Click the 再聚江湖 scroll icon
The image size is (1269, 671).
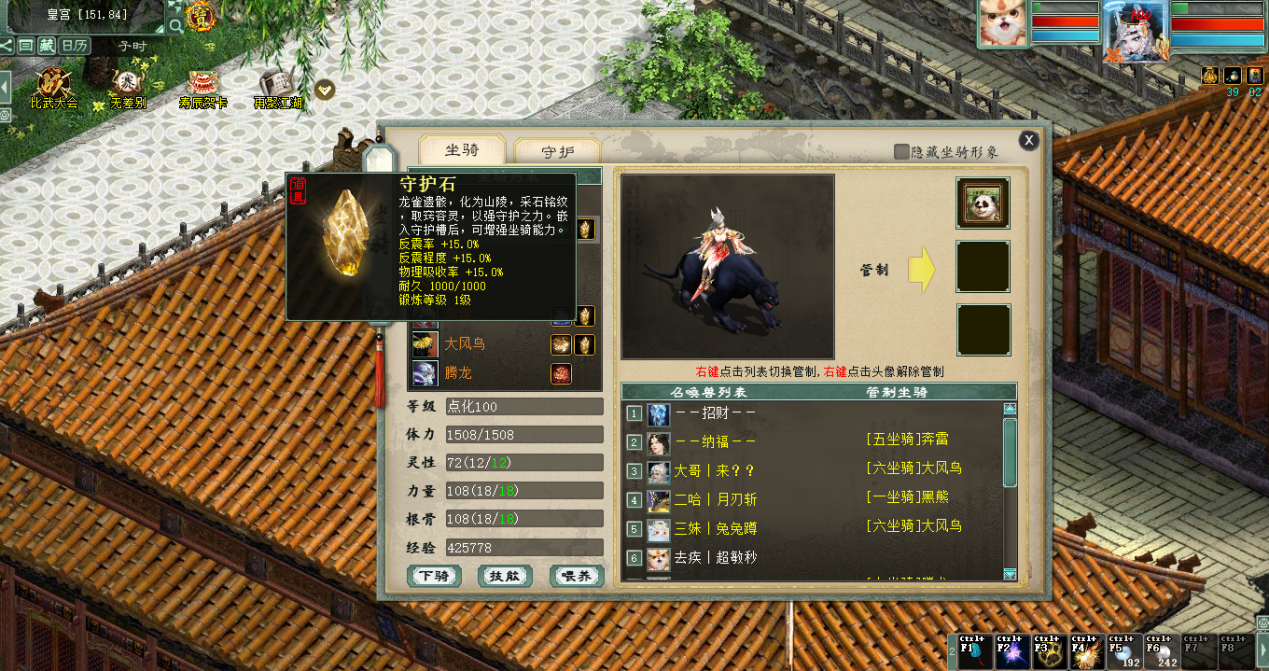tap(277, 88)
